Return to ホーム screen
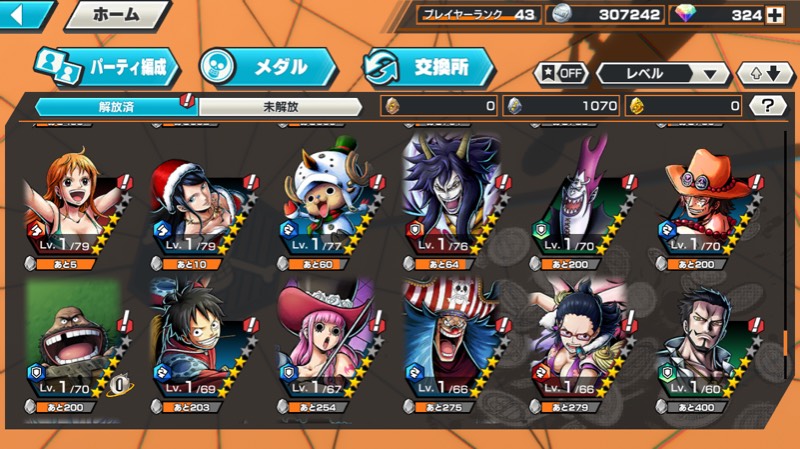 pos(116,15)
